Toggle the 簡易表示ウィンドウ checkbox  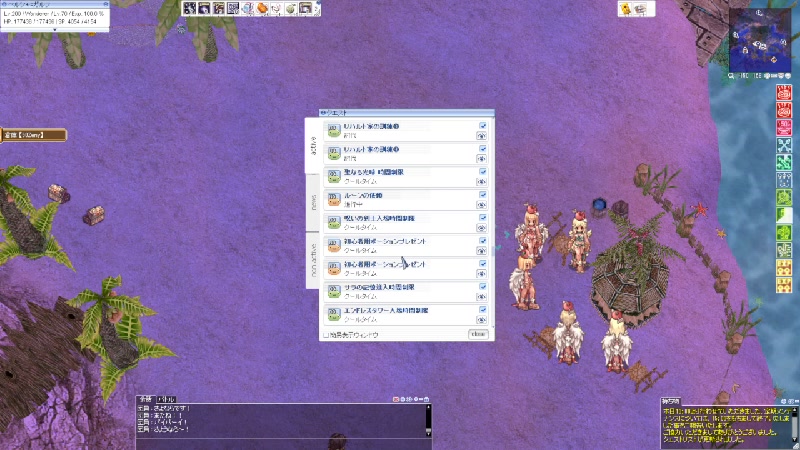pyautogui.click(x=326, y=335)
